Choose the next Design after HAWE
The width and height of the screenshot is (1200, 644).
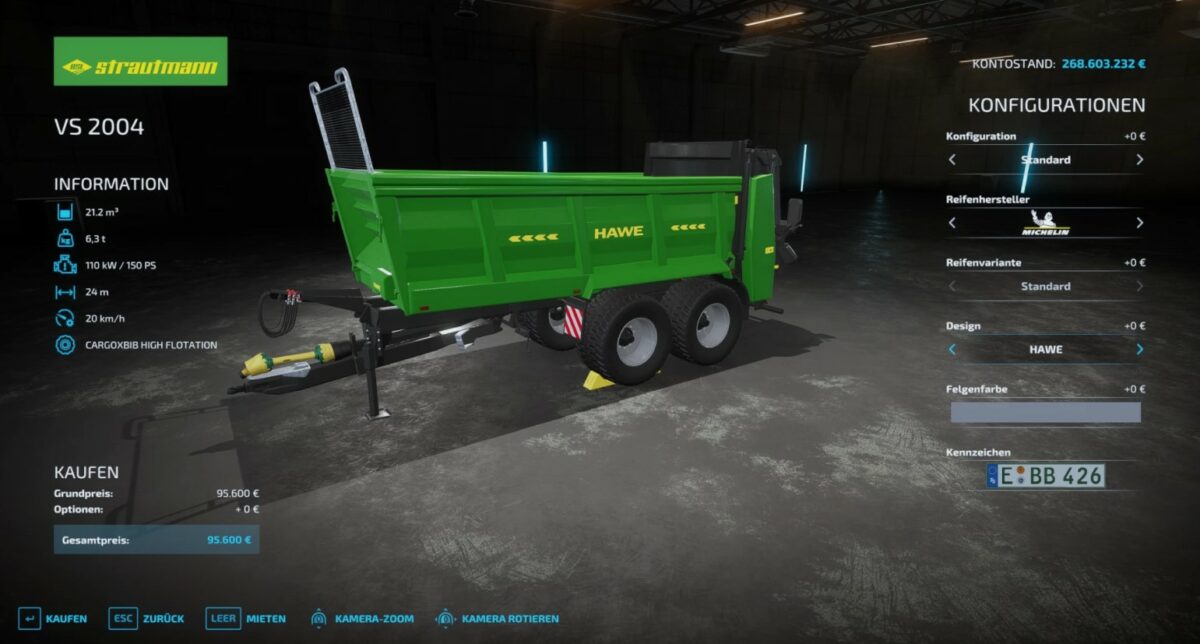pyautogui.click(x=1139, y=350)
